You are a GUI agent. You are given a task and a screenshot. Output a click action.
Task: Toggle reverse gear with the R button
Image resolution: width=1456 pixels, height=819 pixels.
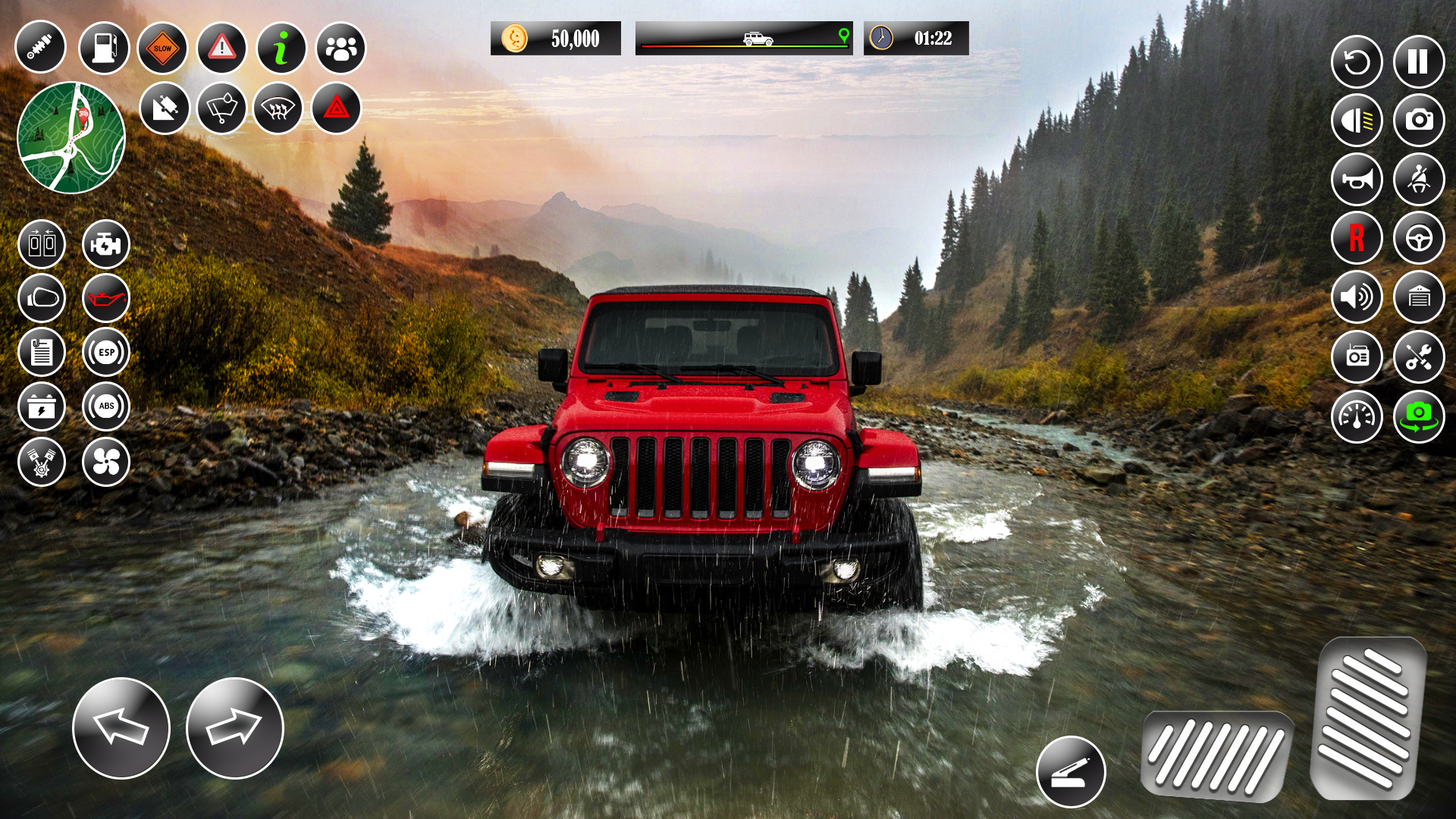[1357, 237]
